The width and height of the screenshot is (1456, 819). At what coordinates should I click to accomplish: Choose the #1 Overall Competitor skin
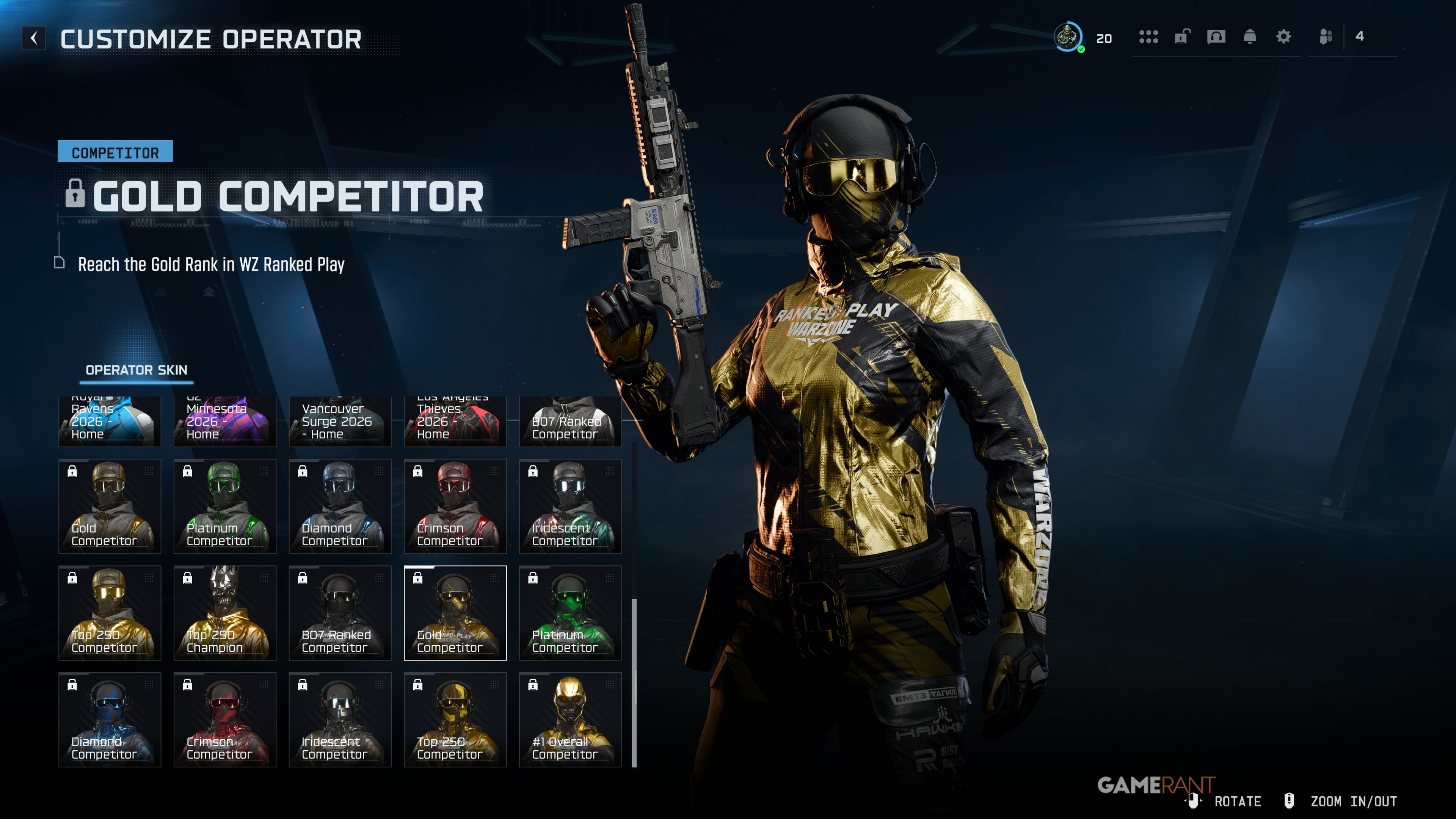point(570,720)
